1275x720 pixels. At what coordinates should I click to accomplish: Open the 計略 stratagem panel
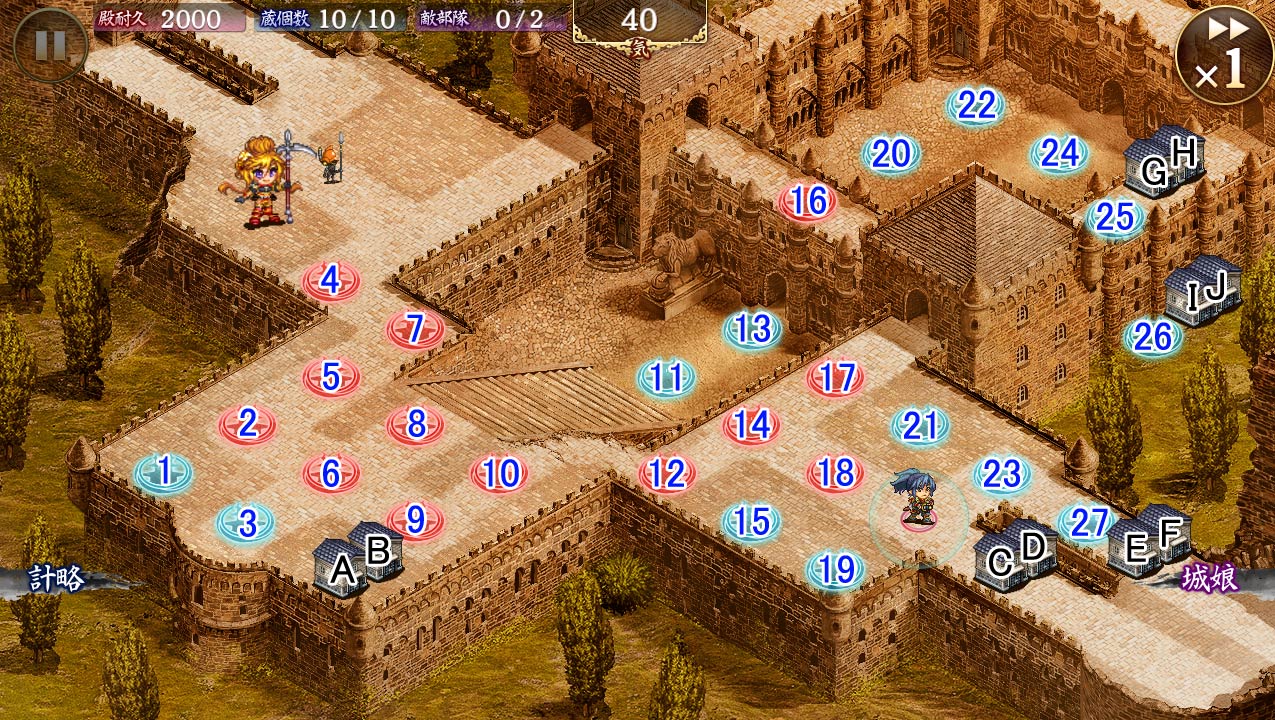56,579
